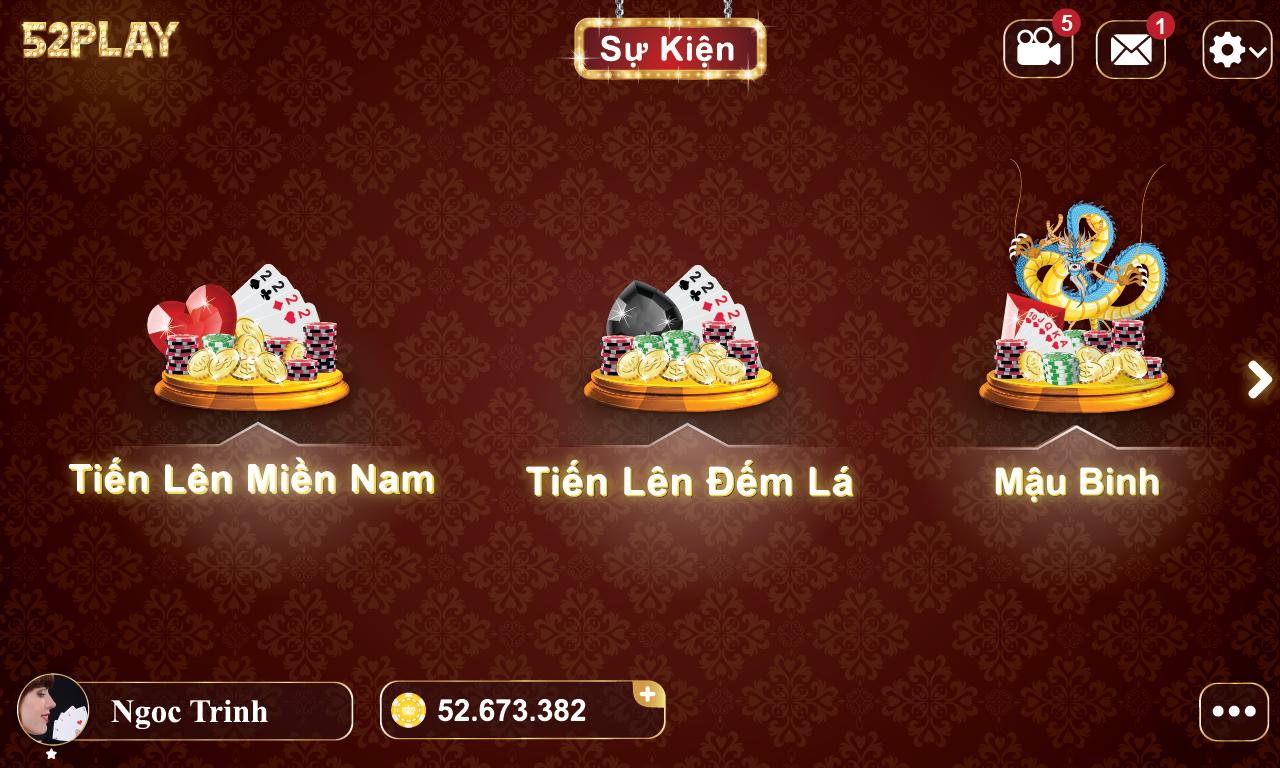Open the Sự Kiện events banner
This screenshot has width=1280, height=768.
coord(670,48)
